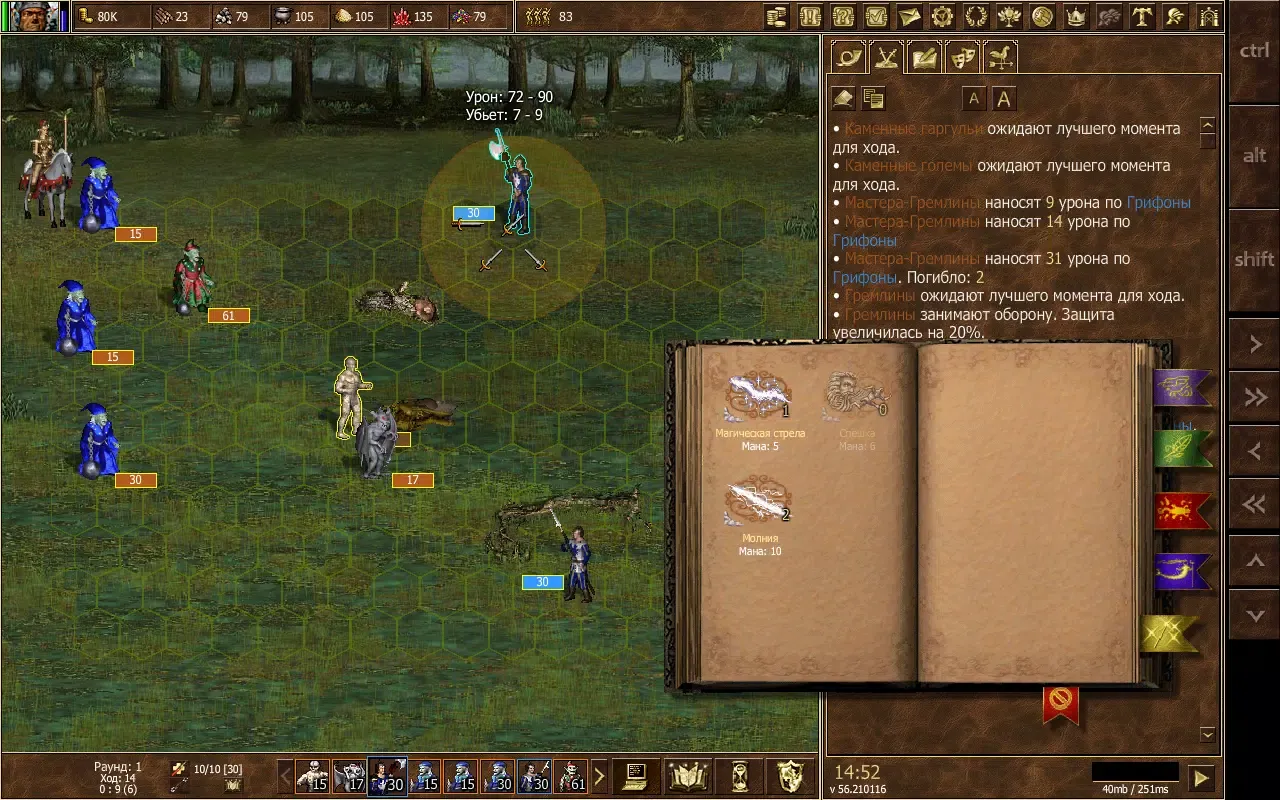1280x800 pixels.
Task: Open the horn chat tab
Action: tap(849, 57)
